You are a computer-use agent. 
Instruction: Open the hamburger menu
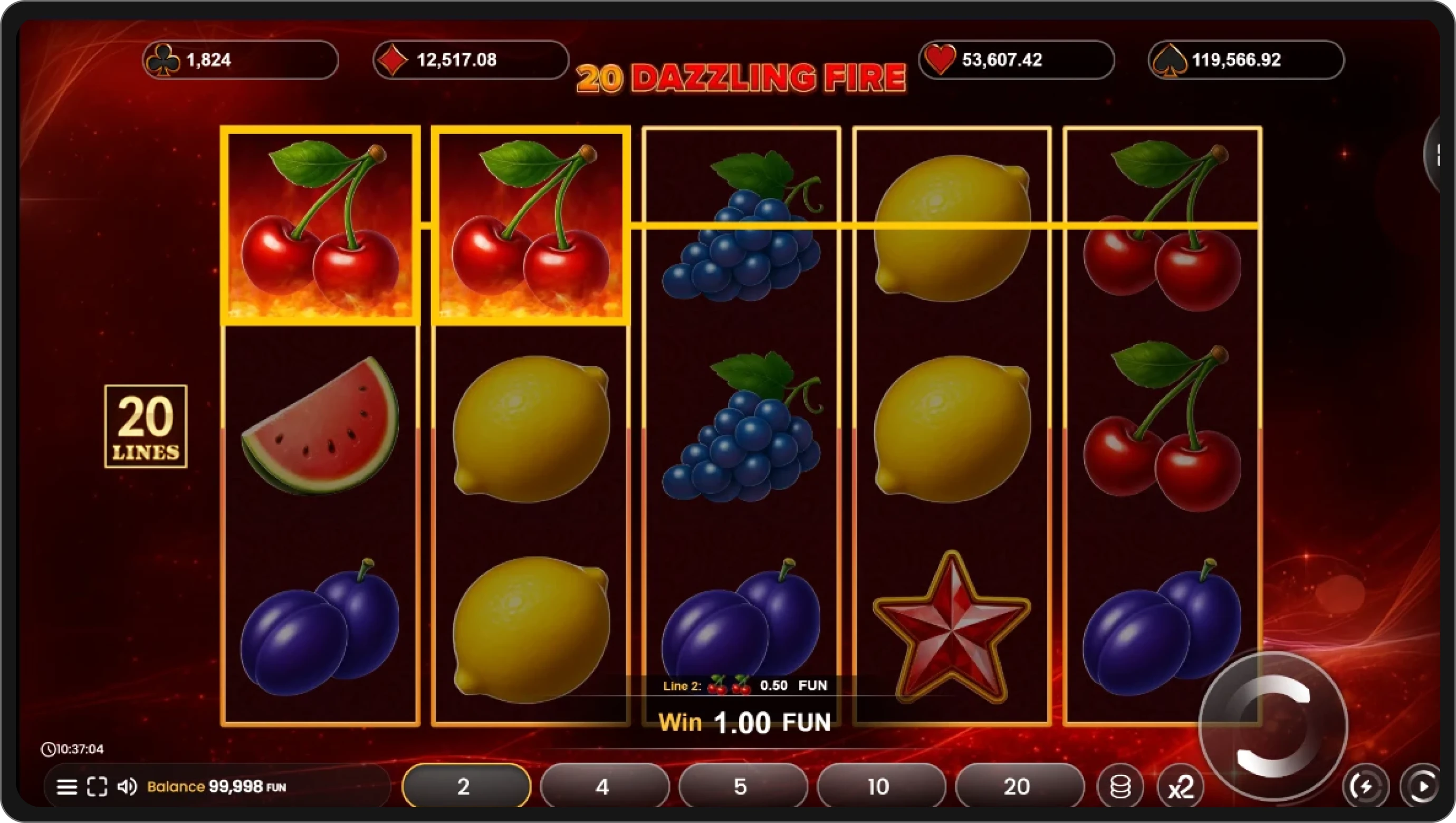click(x=68, y=787)
